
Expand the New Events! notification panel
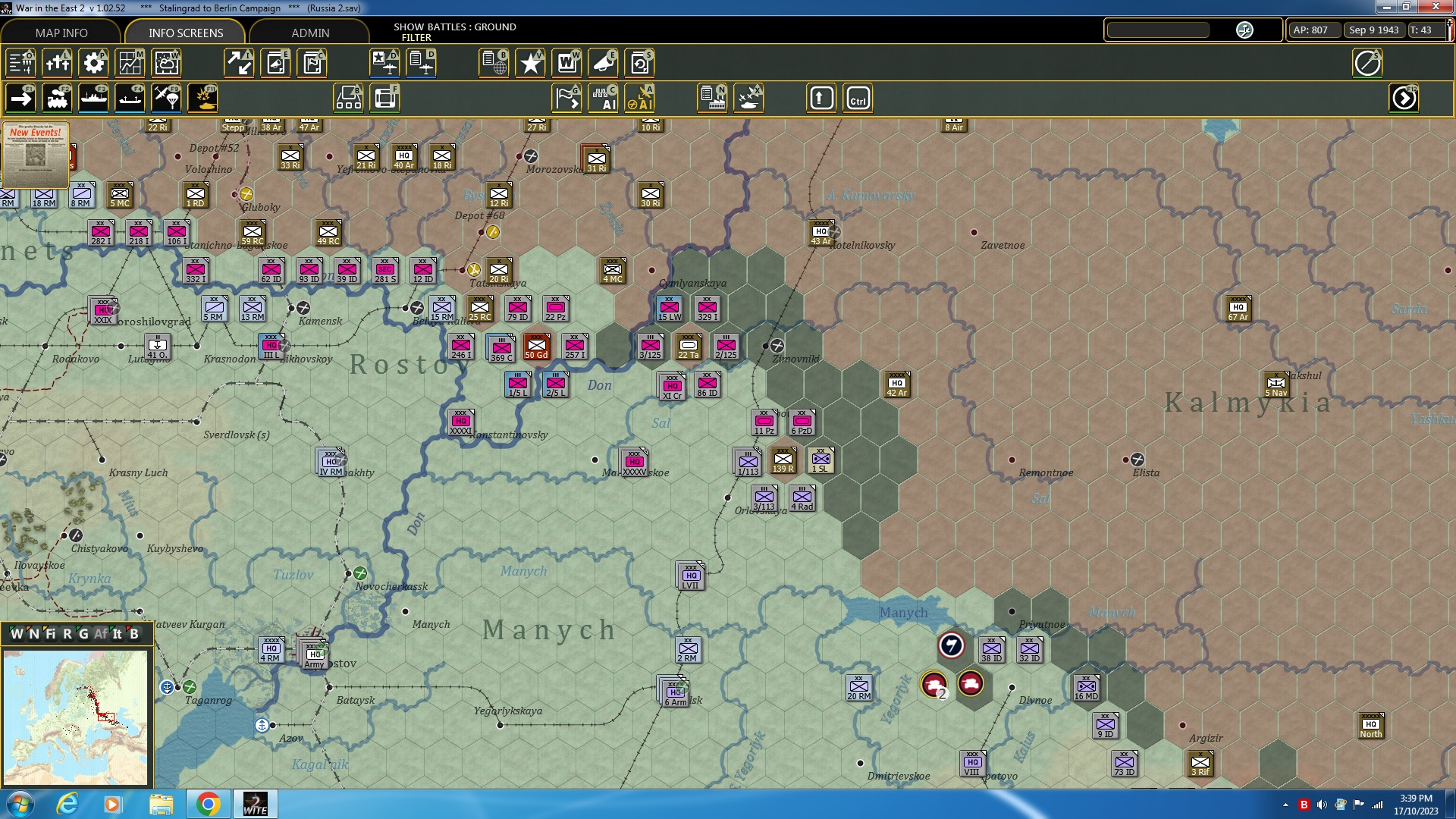36,156
